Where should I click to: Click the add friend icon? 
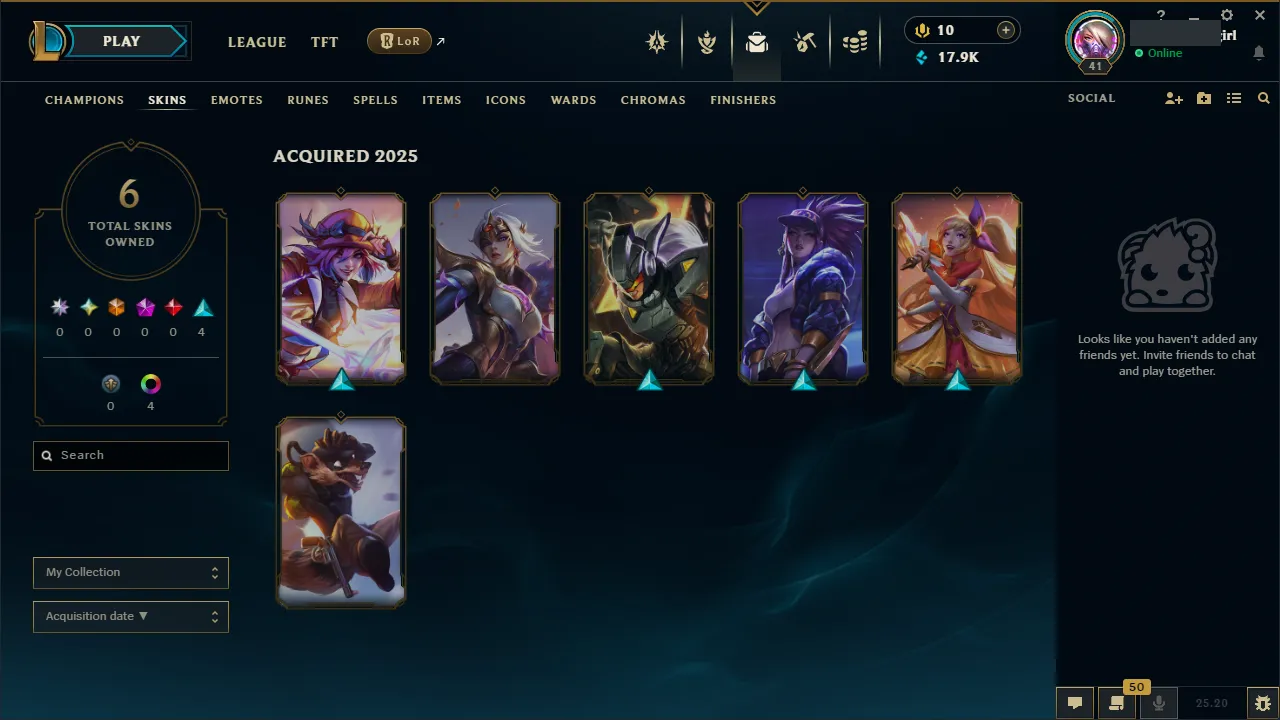coord(1173,98)
